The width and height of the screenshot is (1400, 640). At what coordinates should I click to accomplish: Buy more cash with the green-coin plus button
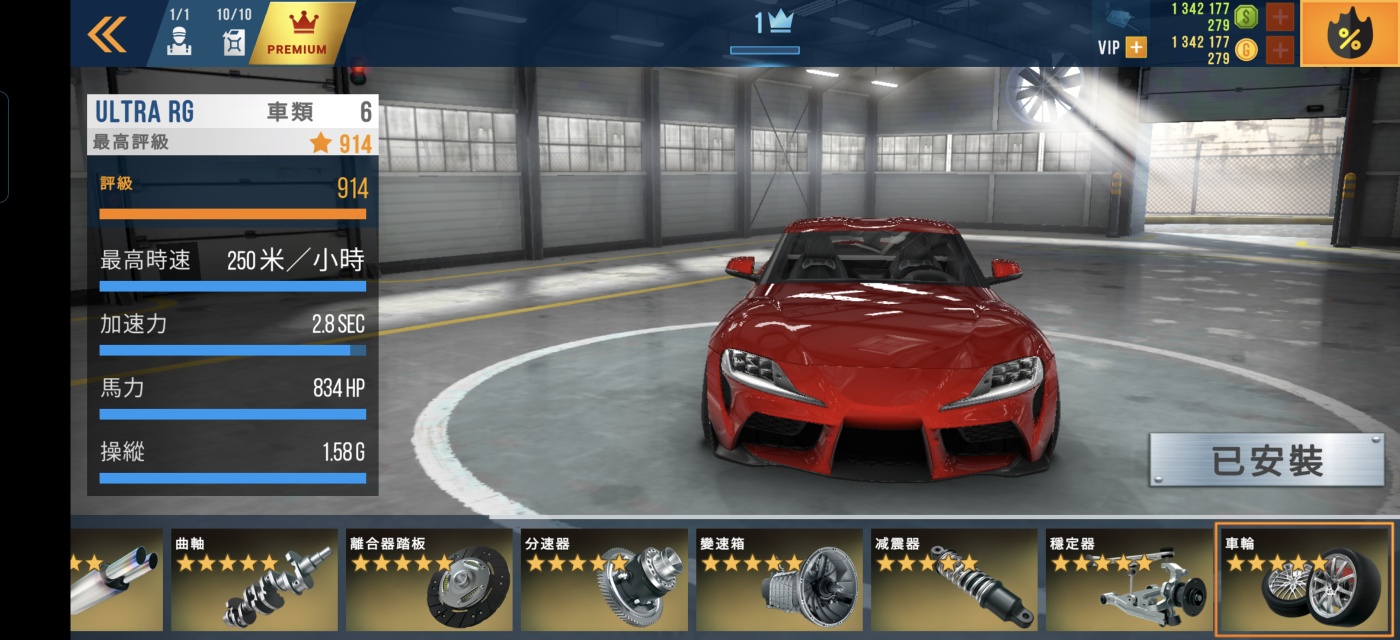pos(1280,16)
